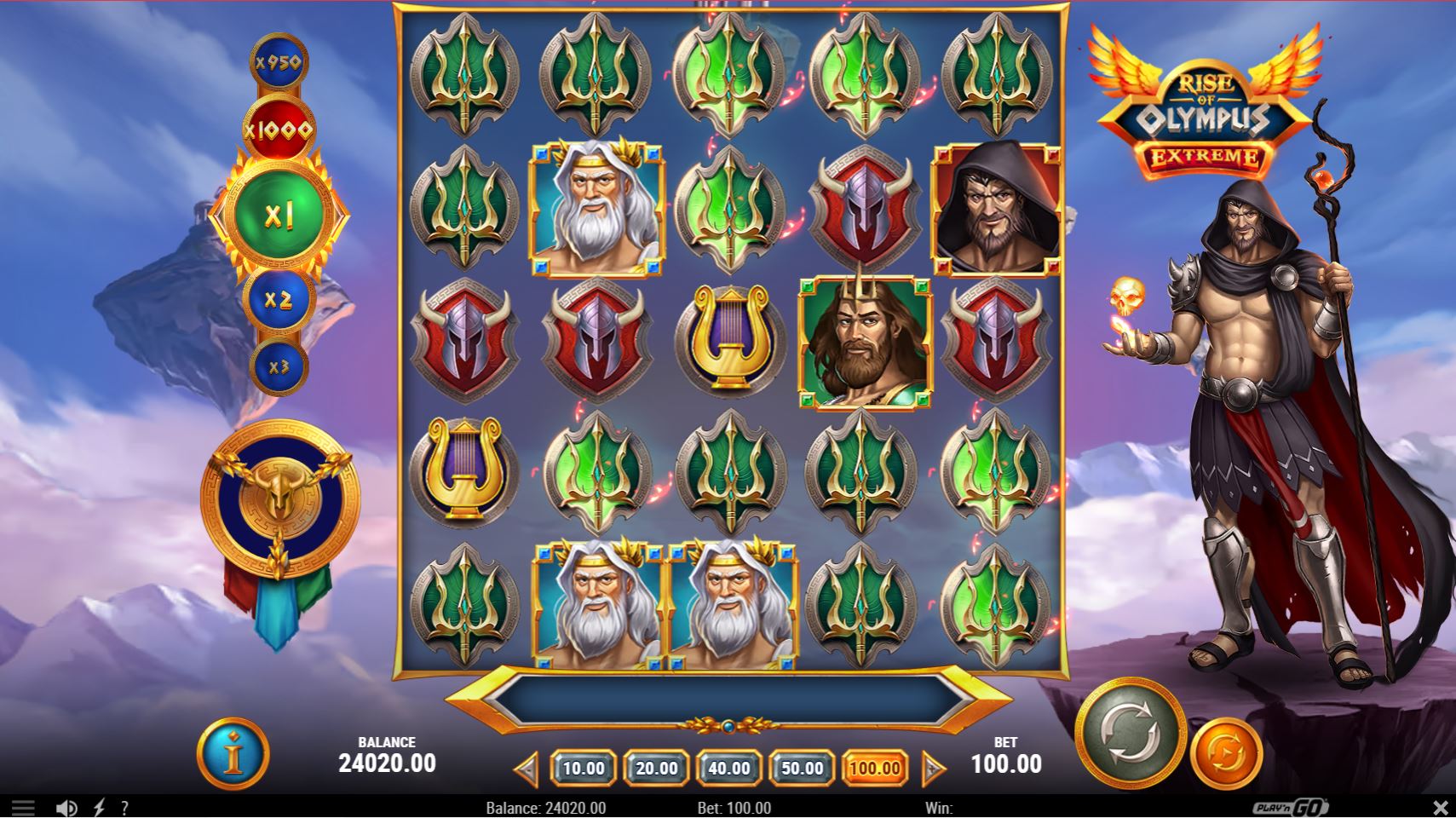Toggle the x2 multiplier orb
The height and width of the screenshot is (818, 1456).
point(281,299)
